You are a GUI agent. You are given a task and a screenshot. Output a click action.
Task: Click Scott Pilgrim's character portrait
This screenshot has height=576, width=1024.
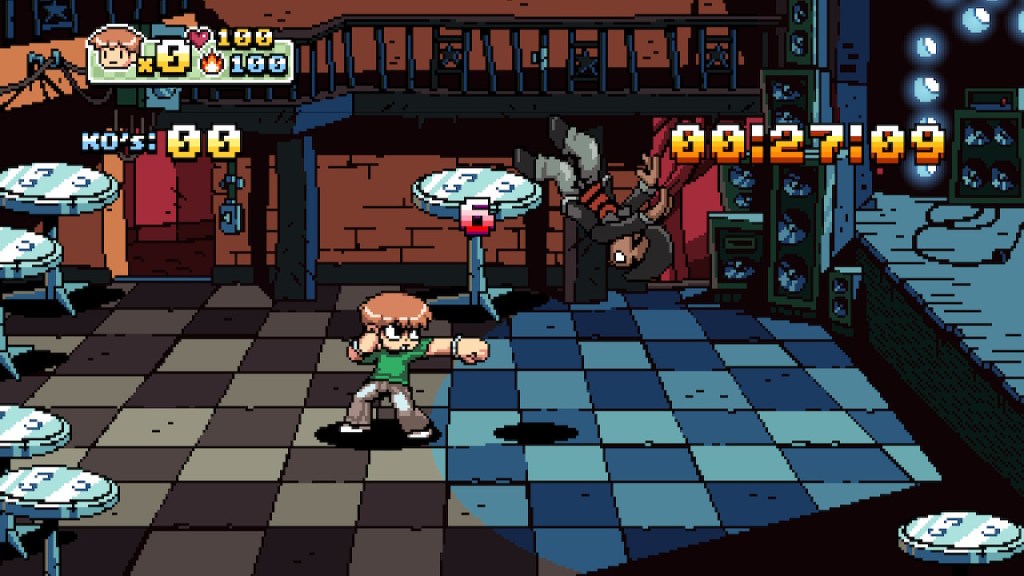[x=117, y=52]
